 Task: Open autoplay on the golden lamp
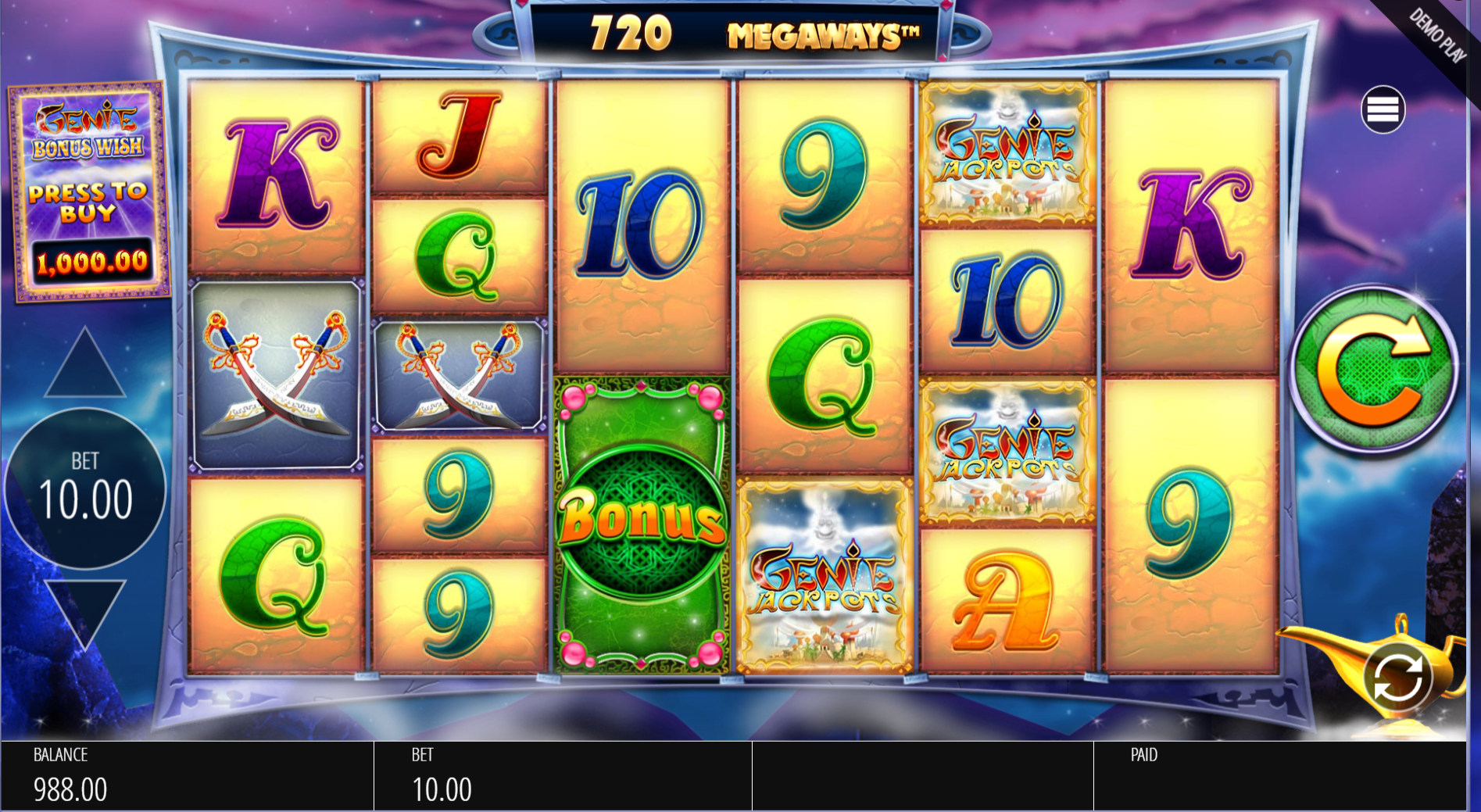point(1397,677)
